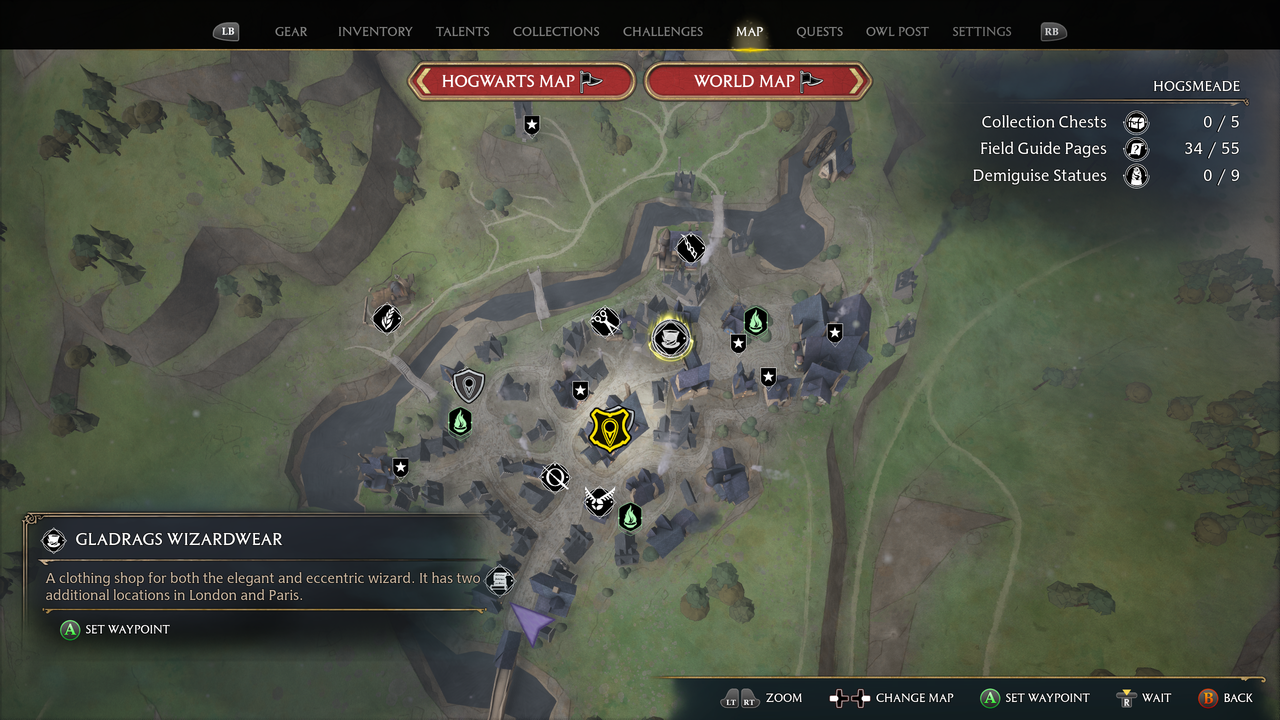The image size is (1280, 720).
Task: Select the winged snitch shop marker
Action: click(x=598, y=500)
